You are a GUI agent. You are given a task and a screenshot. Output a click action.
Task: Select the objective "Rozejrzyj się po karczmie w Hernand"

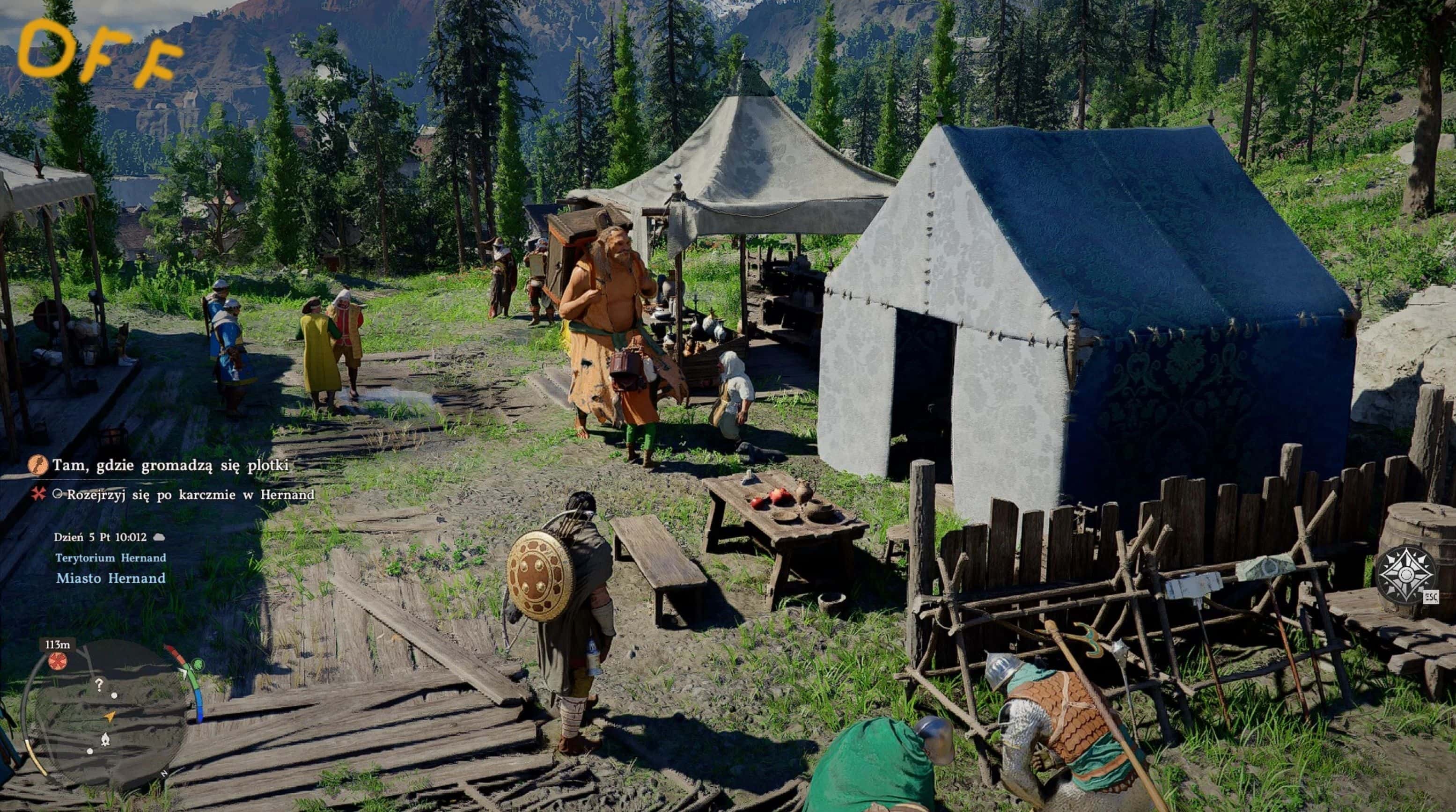190,495
